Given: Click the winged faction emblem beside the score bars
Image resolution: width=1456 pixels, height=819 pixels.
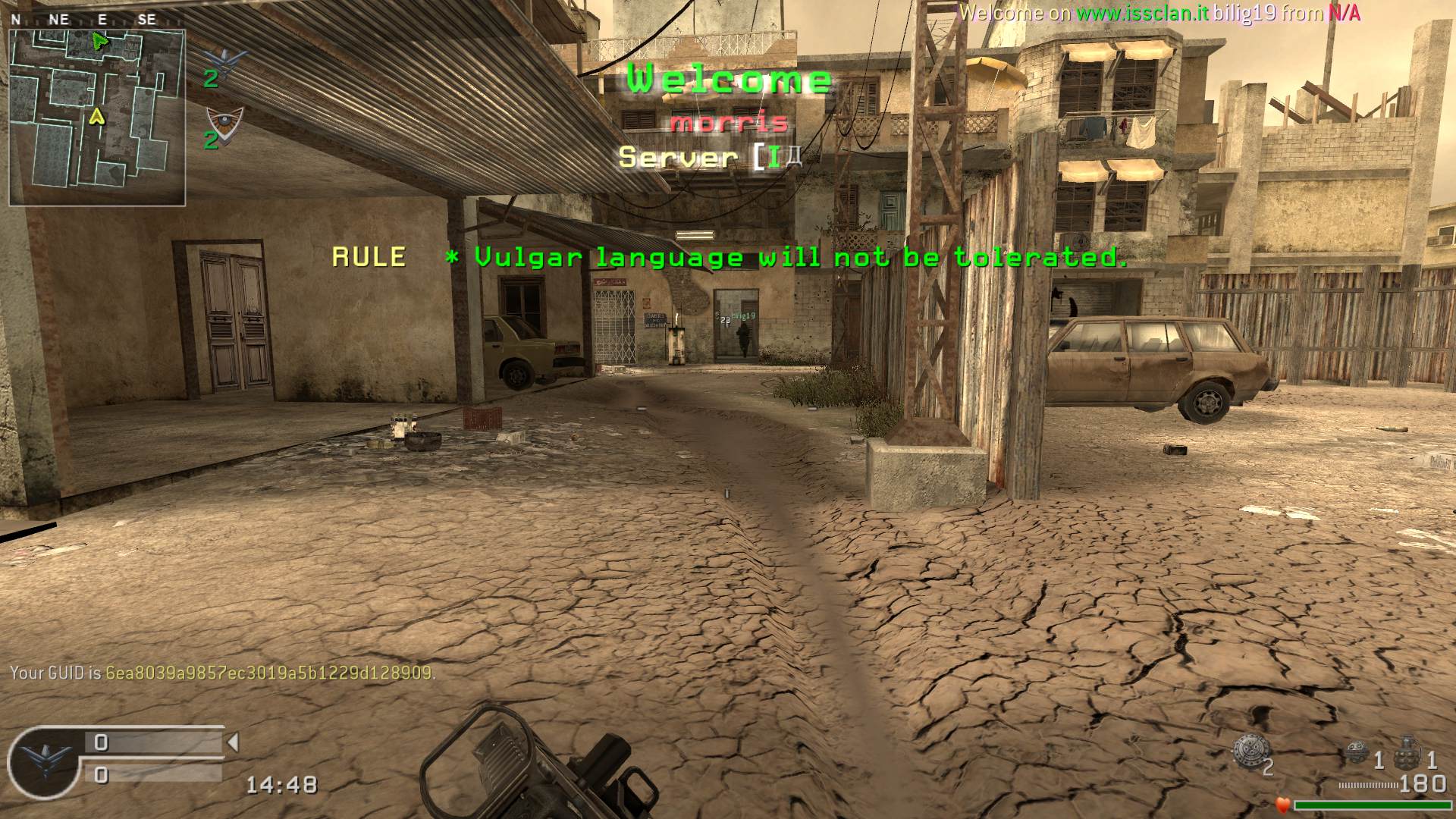Looking at the screenshot, I should click(44, 761).
